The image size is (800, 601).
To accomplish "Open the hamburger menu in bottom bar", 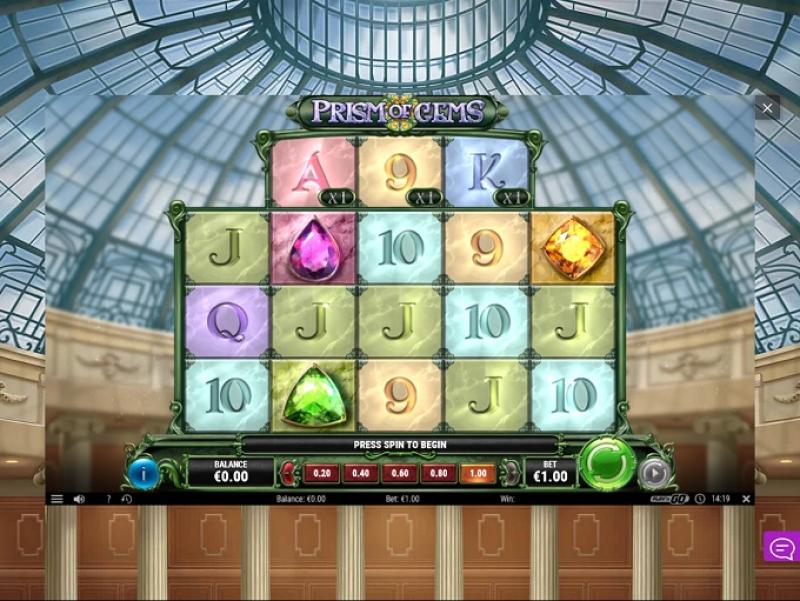I will pyautogui.click(x=57, y=498).
